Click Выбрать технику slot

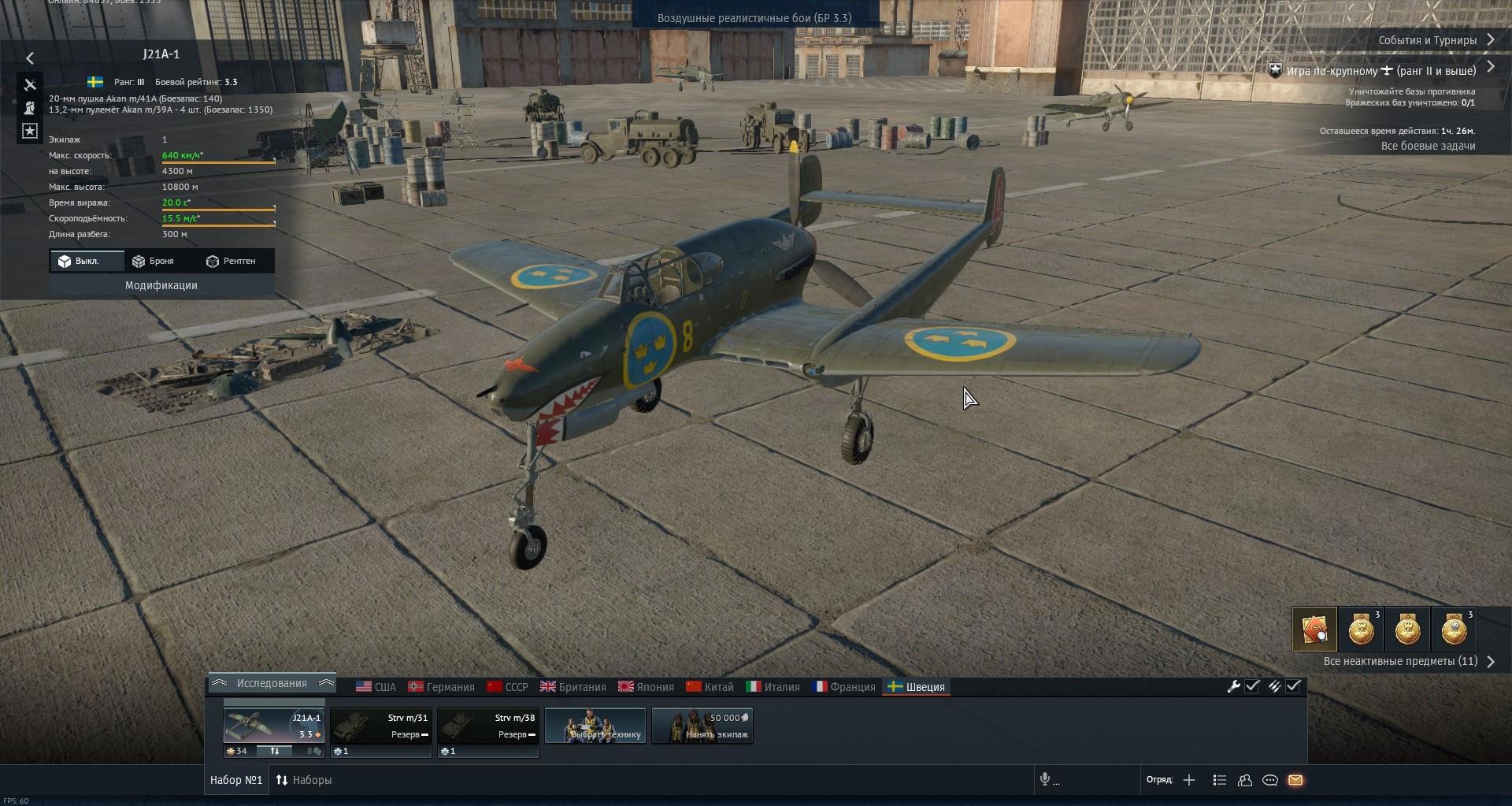[595, 726]
